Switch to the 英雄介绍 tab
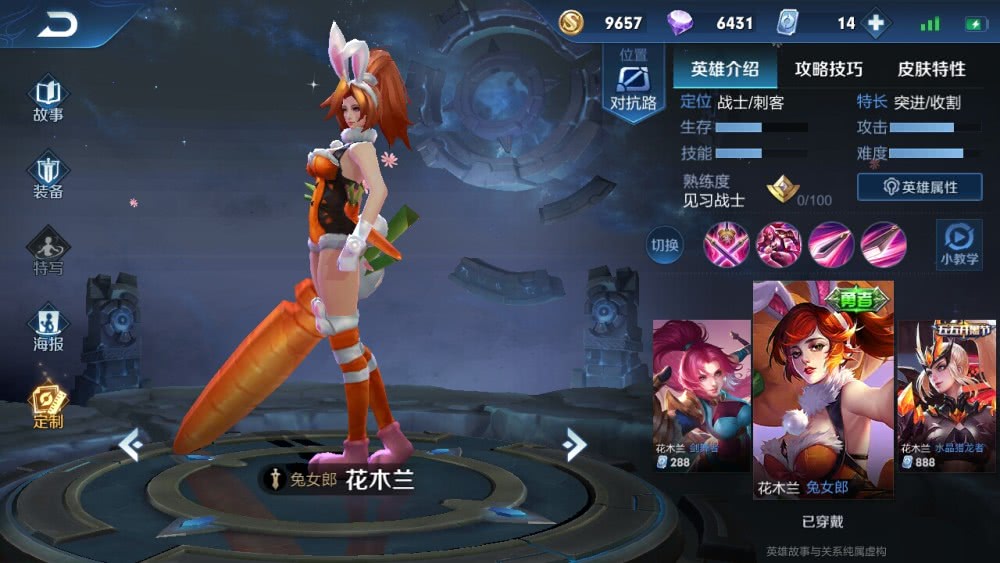This screenshot has height=563, width=1000. pyautogui.click(x=725, y=69)
